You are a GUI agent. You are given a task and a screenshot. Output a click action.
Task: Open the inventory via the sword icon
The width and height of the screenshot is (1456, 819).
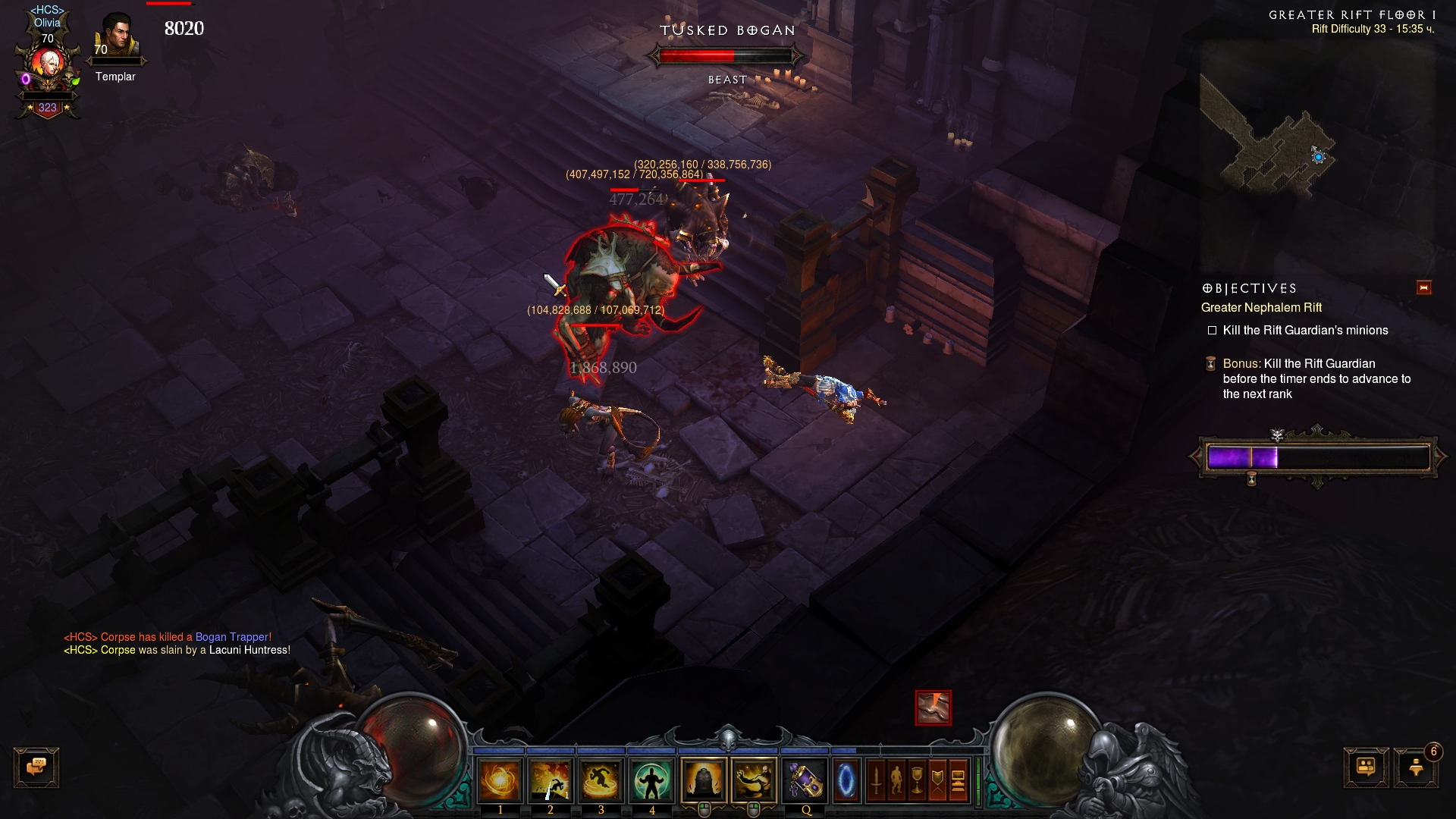pyautogui.click(x=876, y=780)
